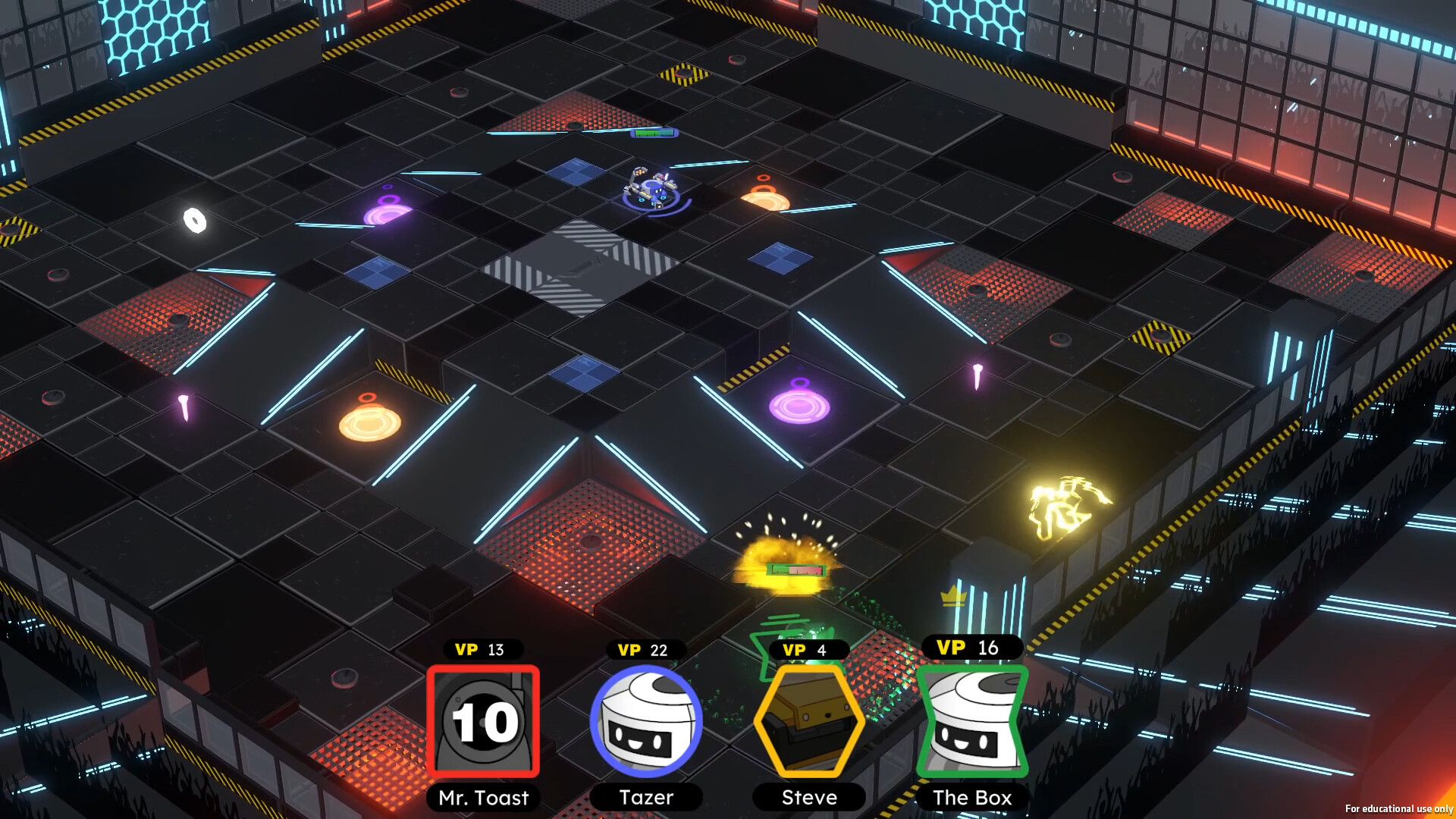Click the For educational use only text
Viewport: 1456px width, 819px height.
click(x=1401, y=809)
